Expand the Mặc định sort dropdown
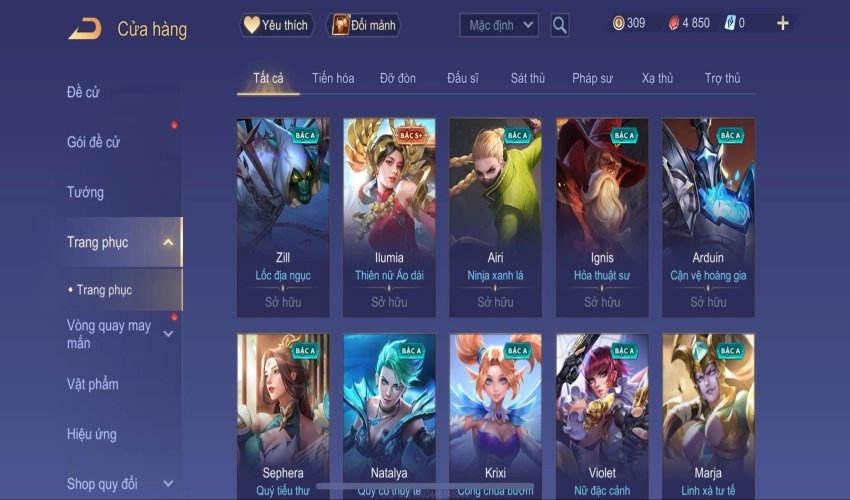The width and height of the screenshot is (850, 500). pyautogui.click(x=499, y=25)
